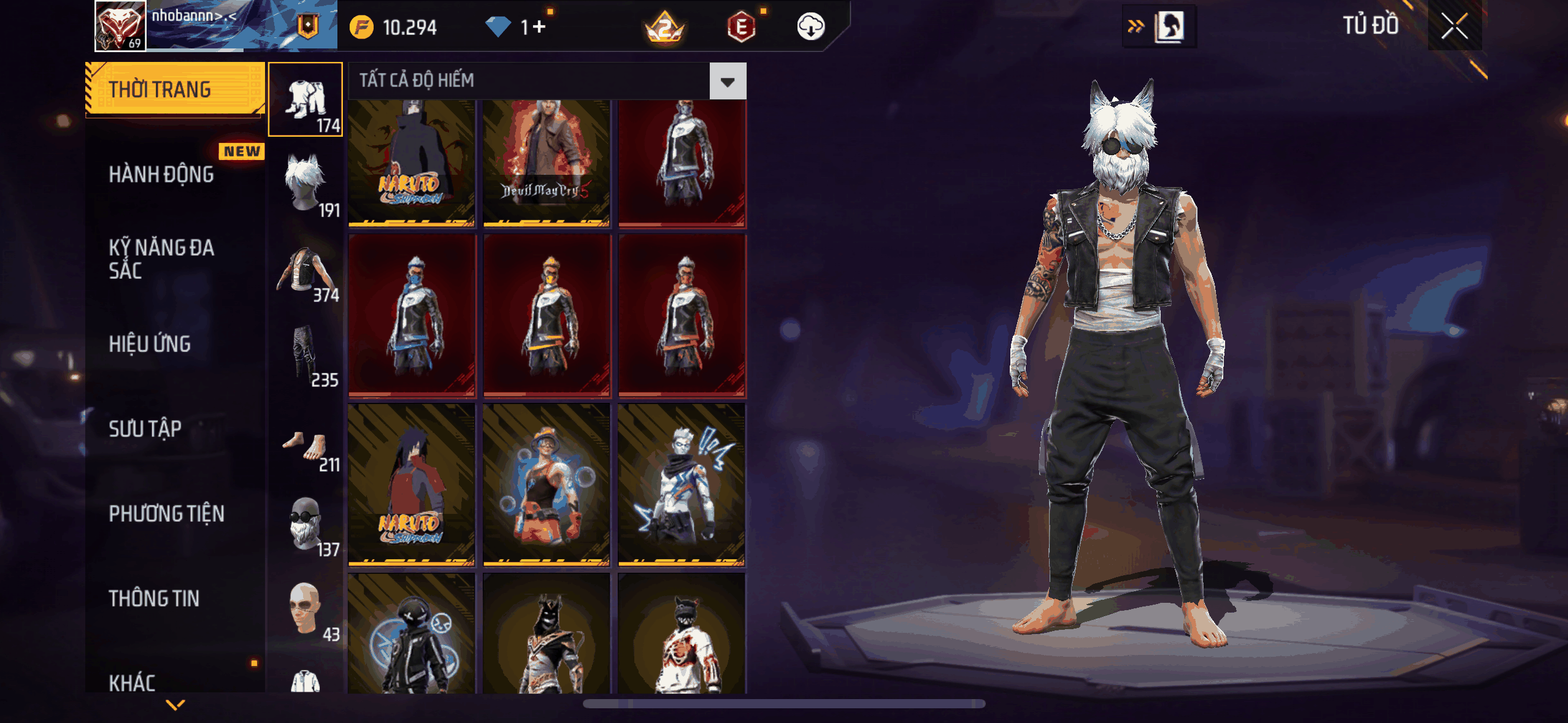Open the Thông Tin tab
1568x723 pixels.
155,598
